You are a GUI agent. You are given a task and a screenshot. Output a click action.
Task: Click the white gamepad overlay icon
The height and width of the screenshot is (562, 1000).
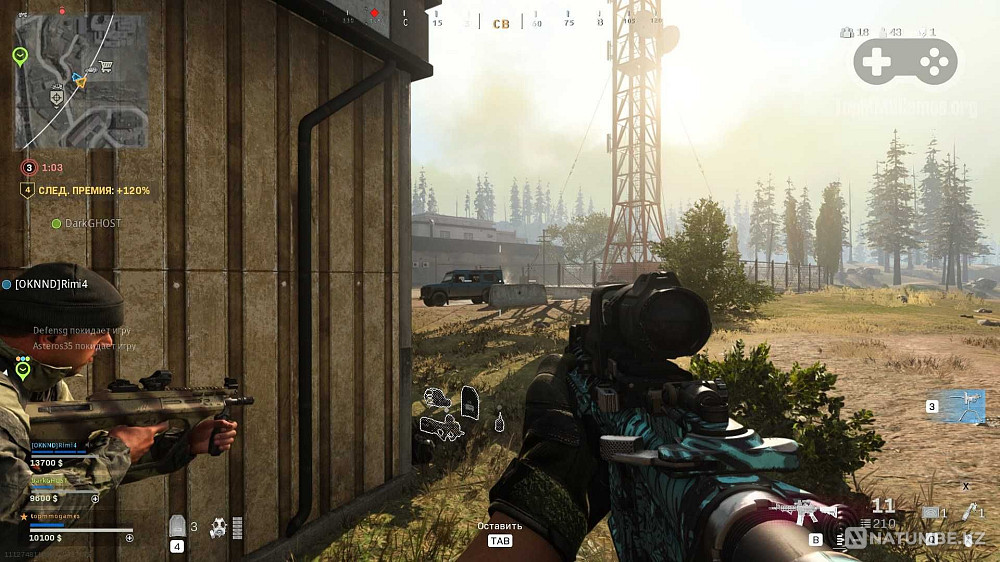905,63
